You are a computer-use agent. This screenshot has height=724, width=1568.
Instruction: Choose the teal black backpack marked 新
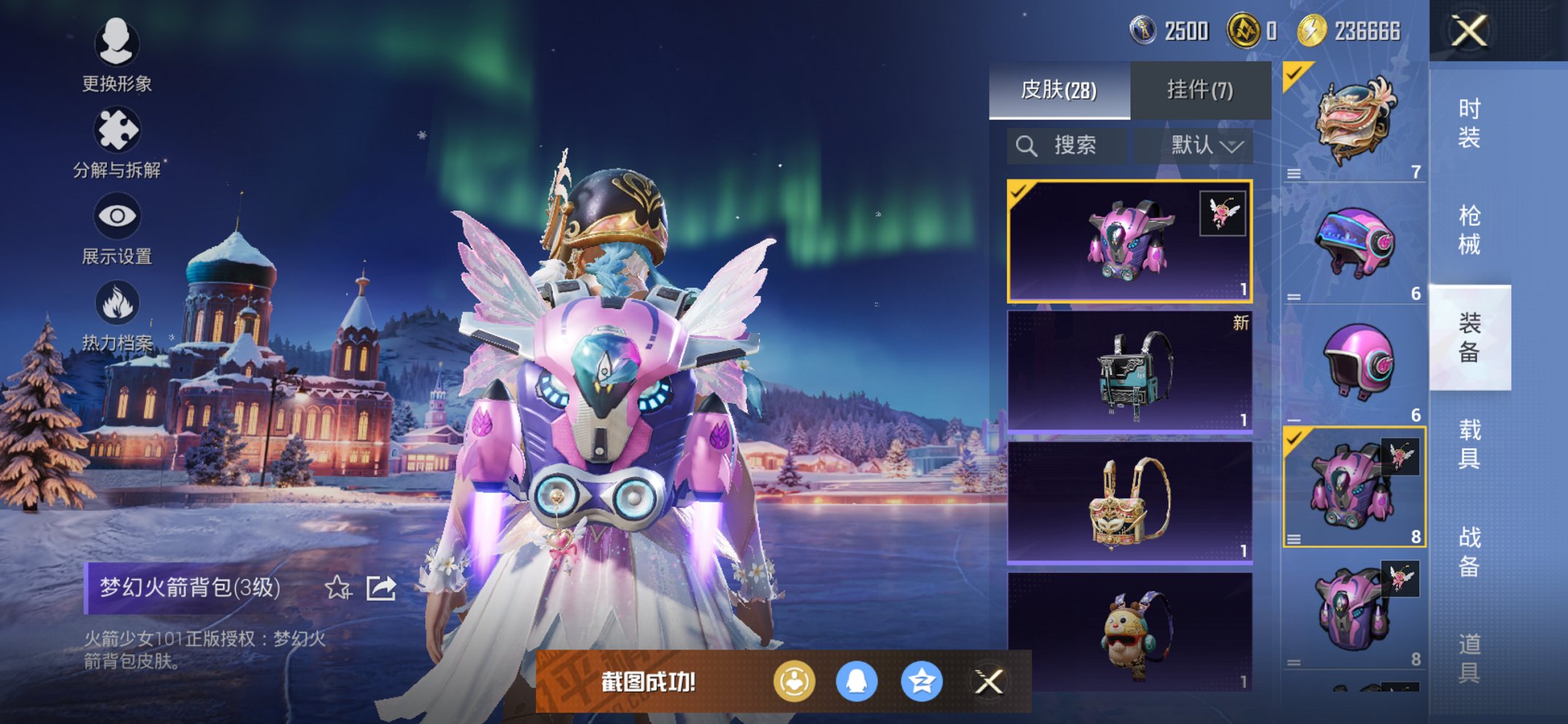1129,371
